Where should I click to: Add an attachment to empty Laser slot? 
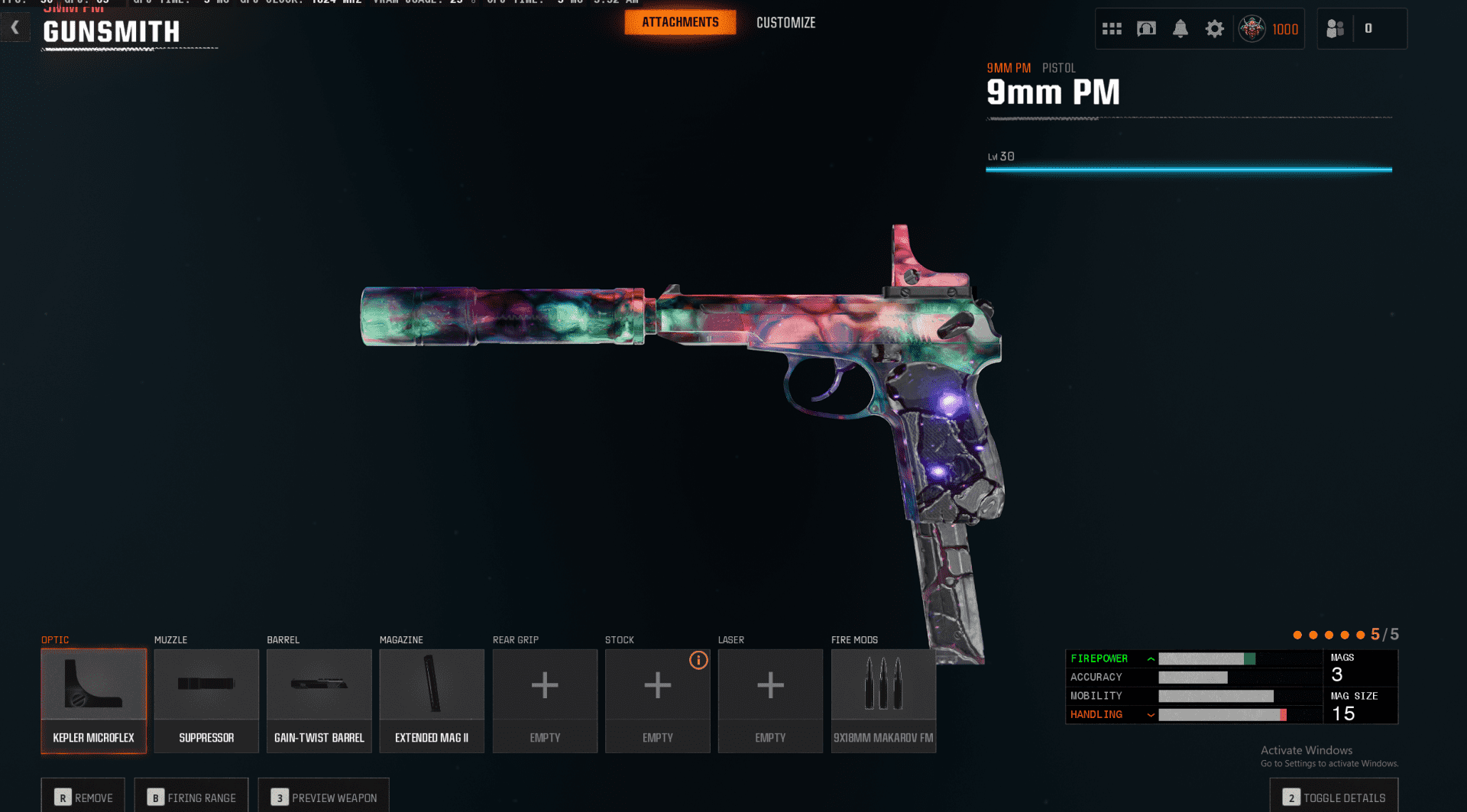click(770, 700)
